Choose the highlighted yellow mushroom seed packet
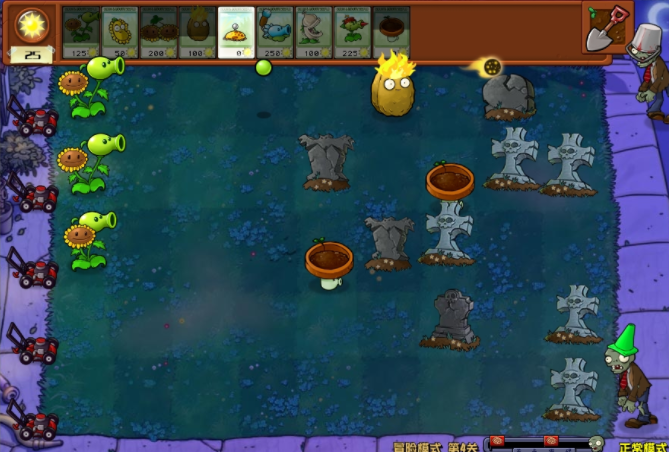 237,31
